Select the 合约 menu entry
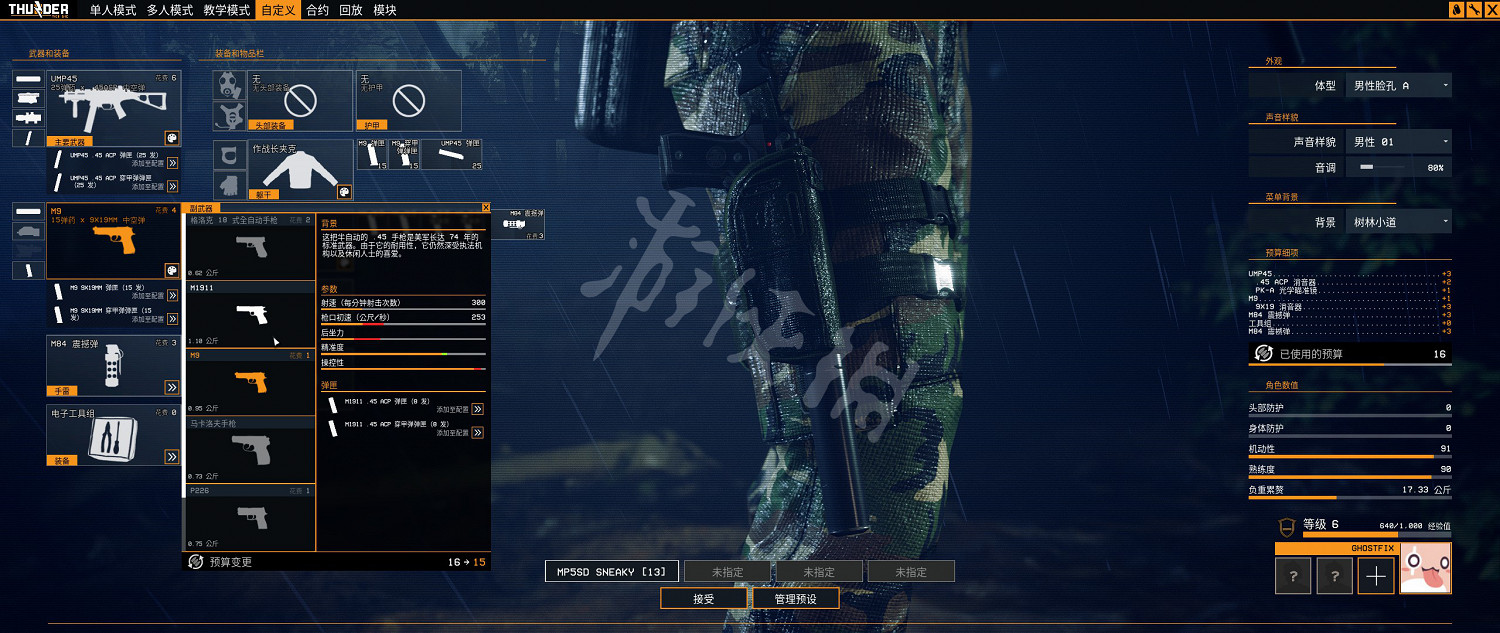1500x633 pixels. [317, 10]
